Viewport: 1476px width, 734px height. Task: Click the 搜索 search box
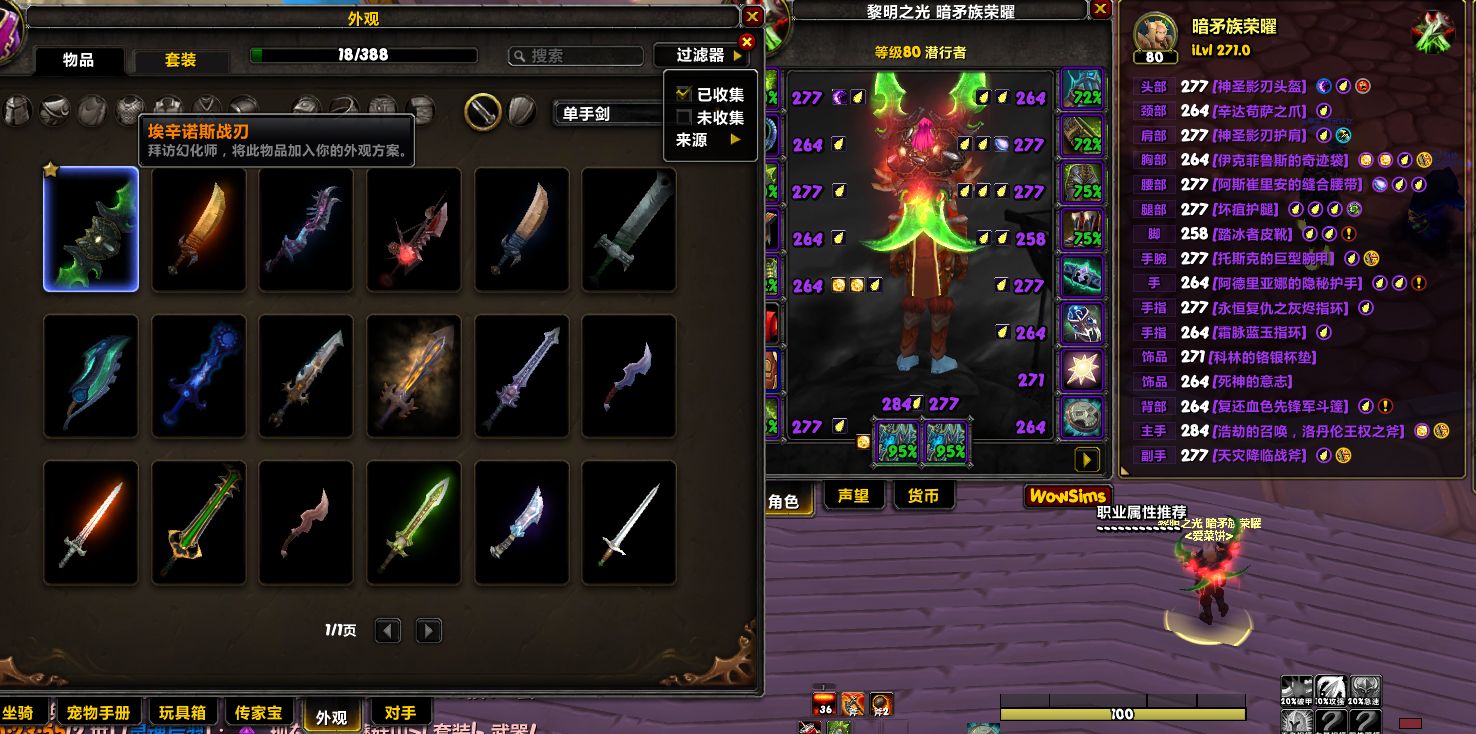pos(575,56)
